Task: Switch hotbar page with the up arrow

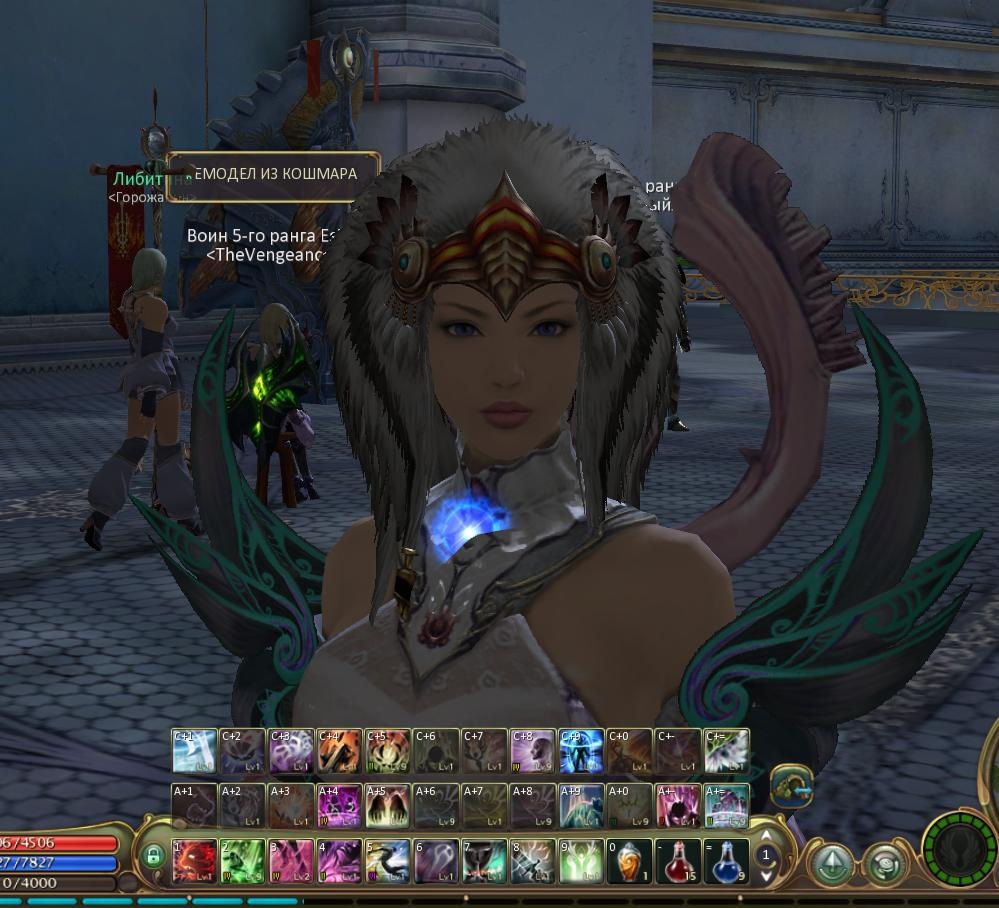Action: 767,836
